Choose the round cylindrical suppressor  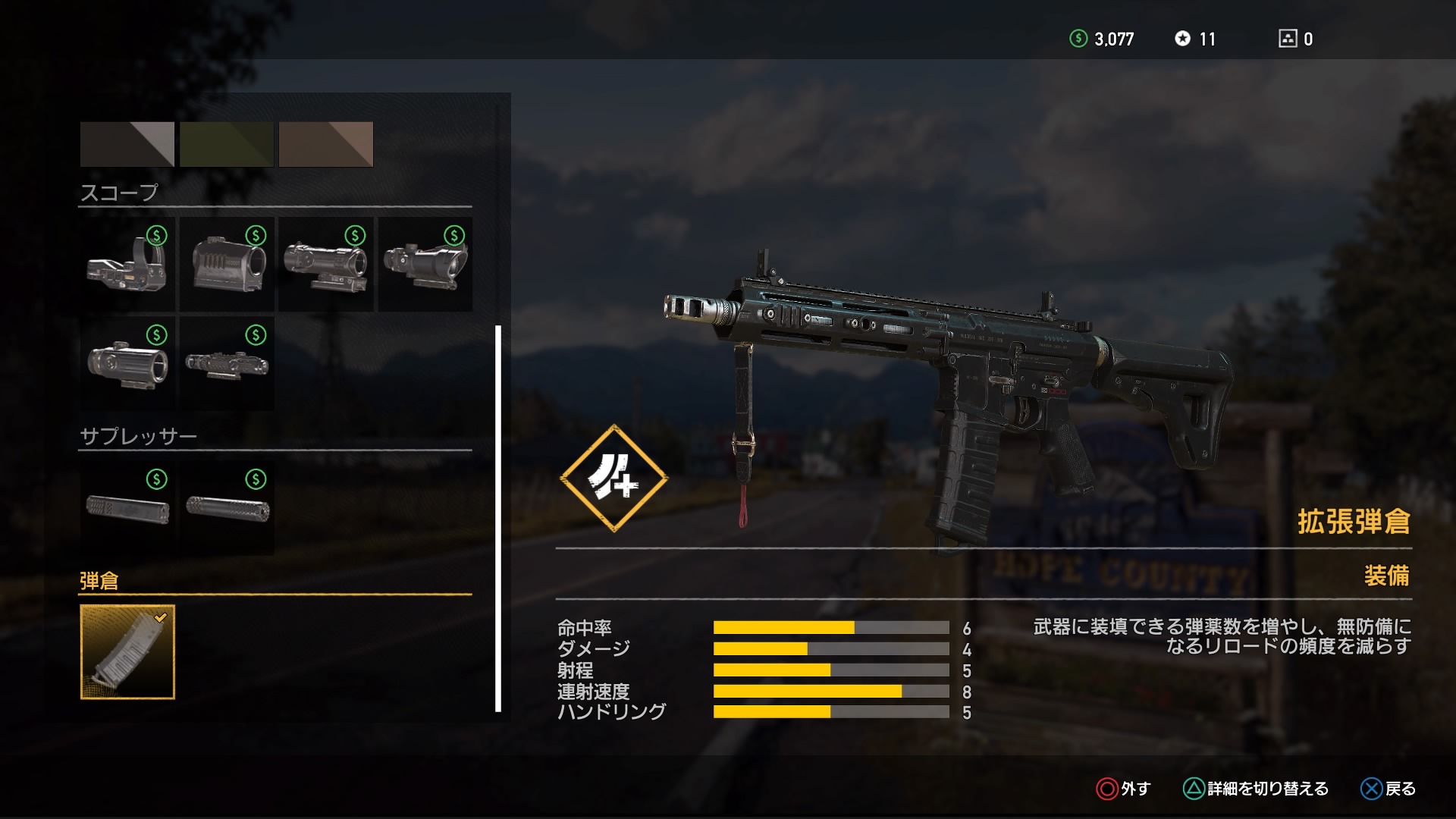pyautogui.click(x=227, y=508)
